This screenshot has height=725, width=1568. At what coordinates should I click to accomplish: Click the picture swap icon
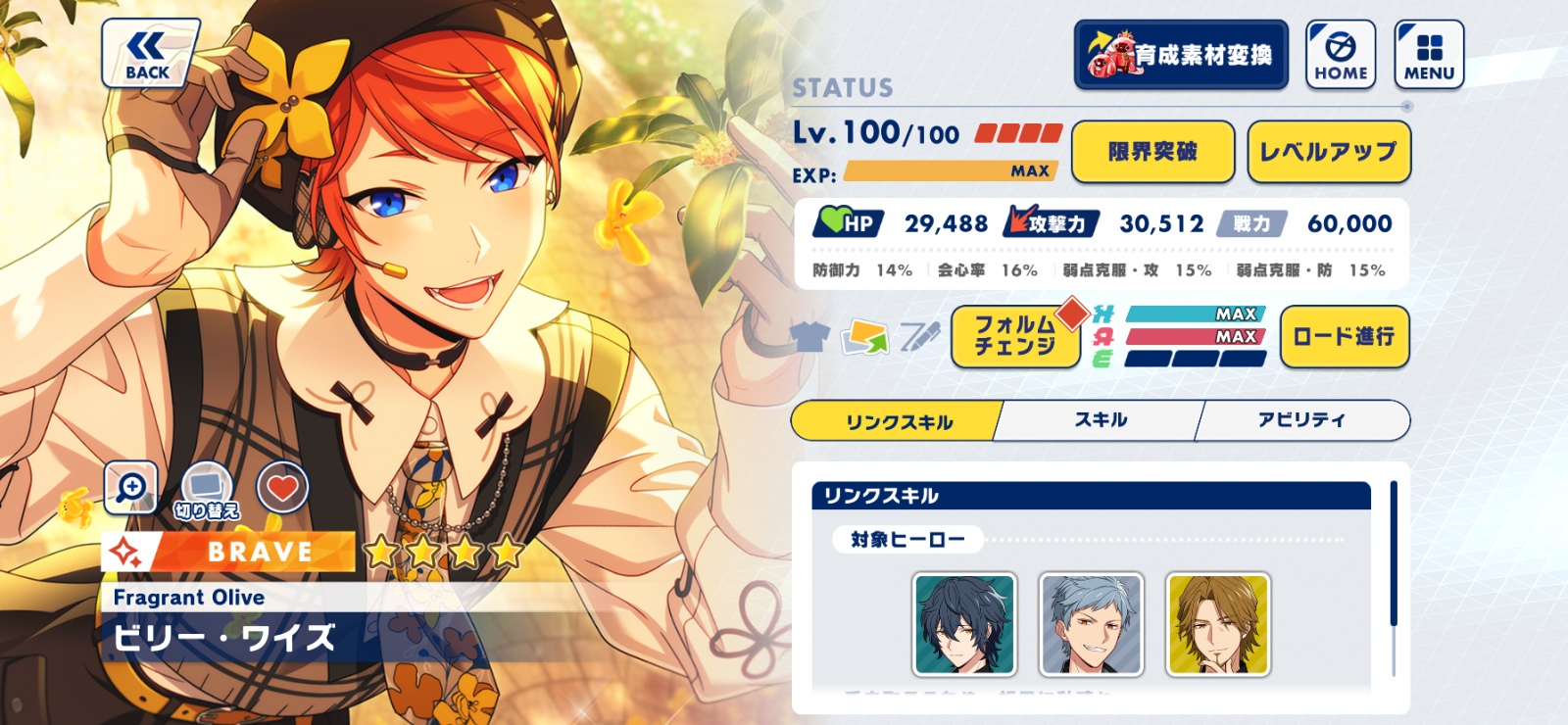pos(864,337)
